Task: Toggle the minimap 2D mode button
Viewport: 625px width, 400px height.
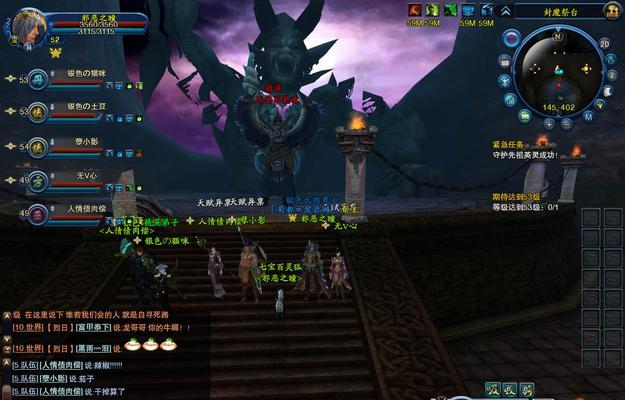Action: [605, 44]
